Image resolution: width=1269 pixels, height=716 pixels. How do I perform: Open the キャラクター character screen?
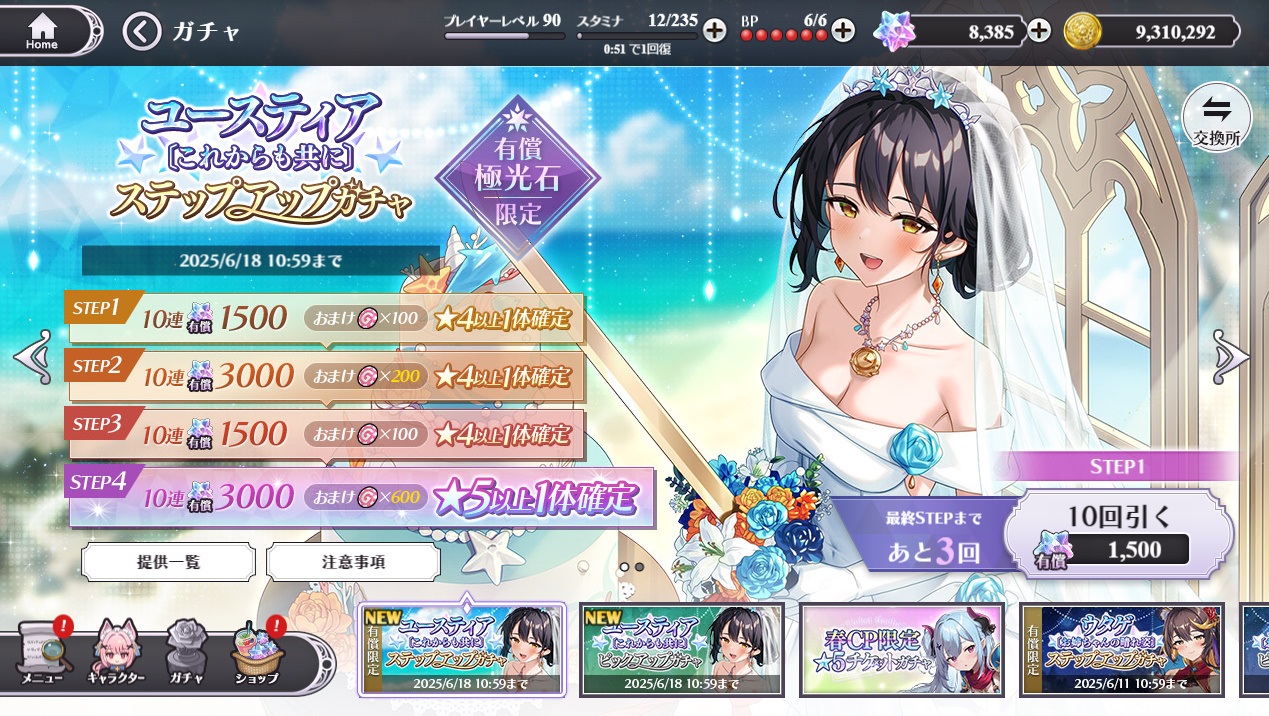click(x=119, y=654)
